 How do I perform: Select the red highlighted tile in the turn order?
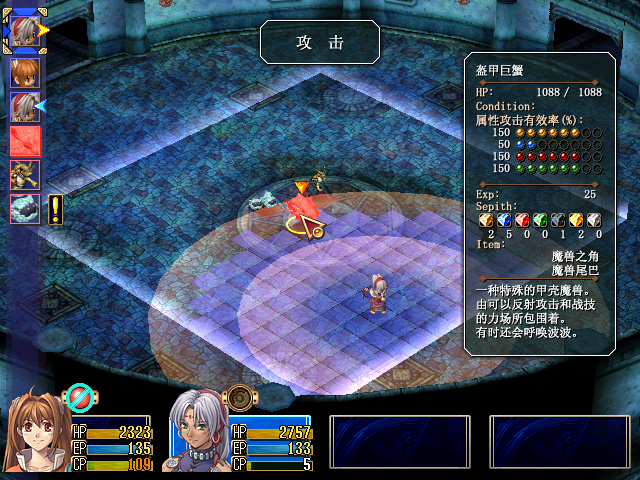[24, 141]
